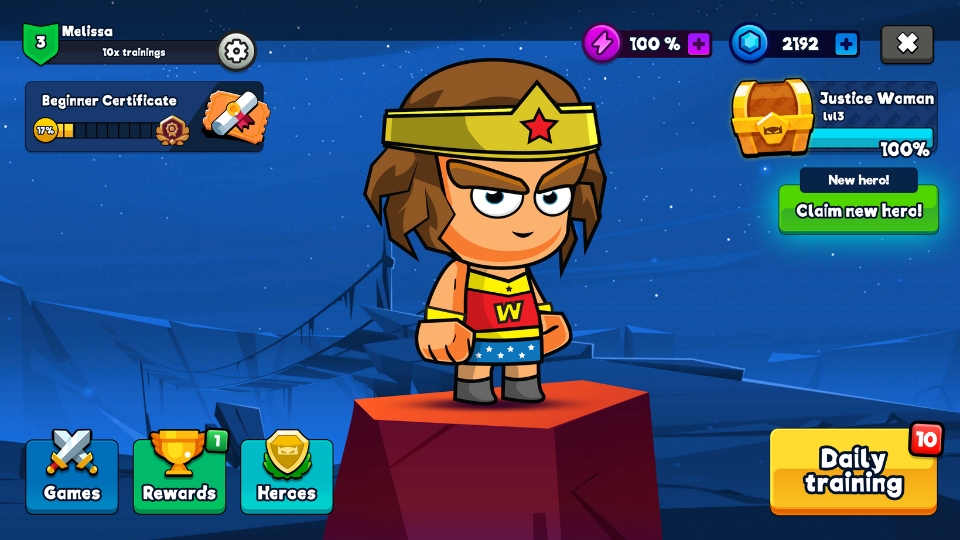
Task: Select Melissa's level 3 profile badge
Action: pyautogui.click(x=41, y=43)
